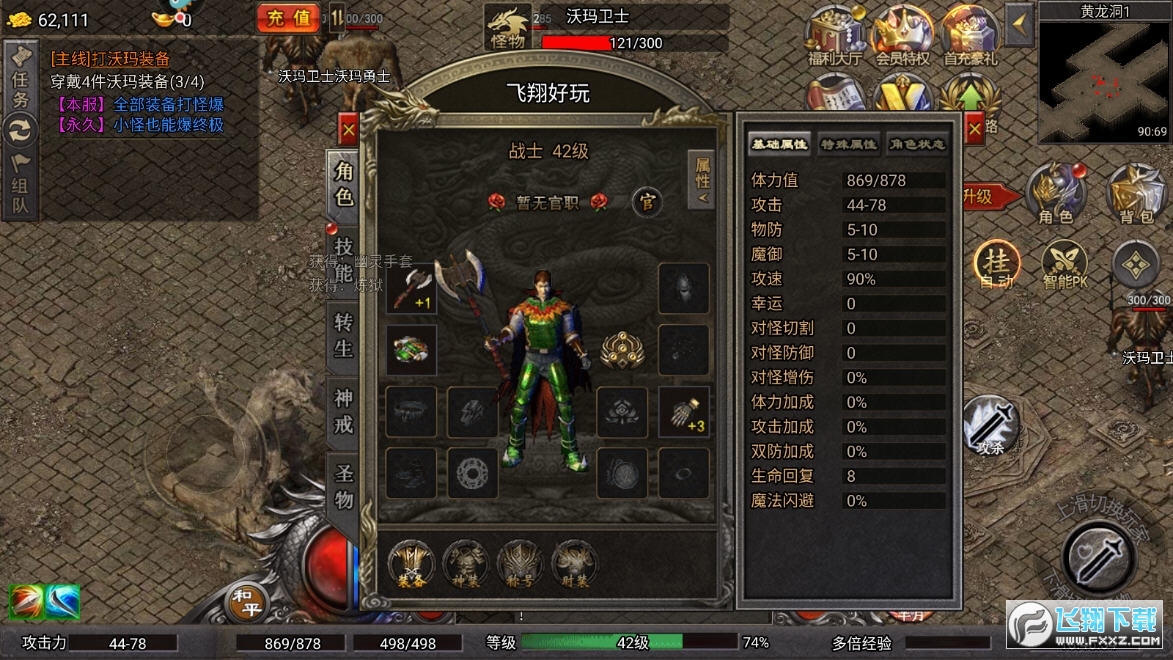Click the 官 official rank button
The width and height of the screenshot is (1173, 660).
click(x=647, y=202)
